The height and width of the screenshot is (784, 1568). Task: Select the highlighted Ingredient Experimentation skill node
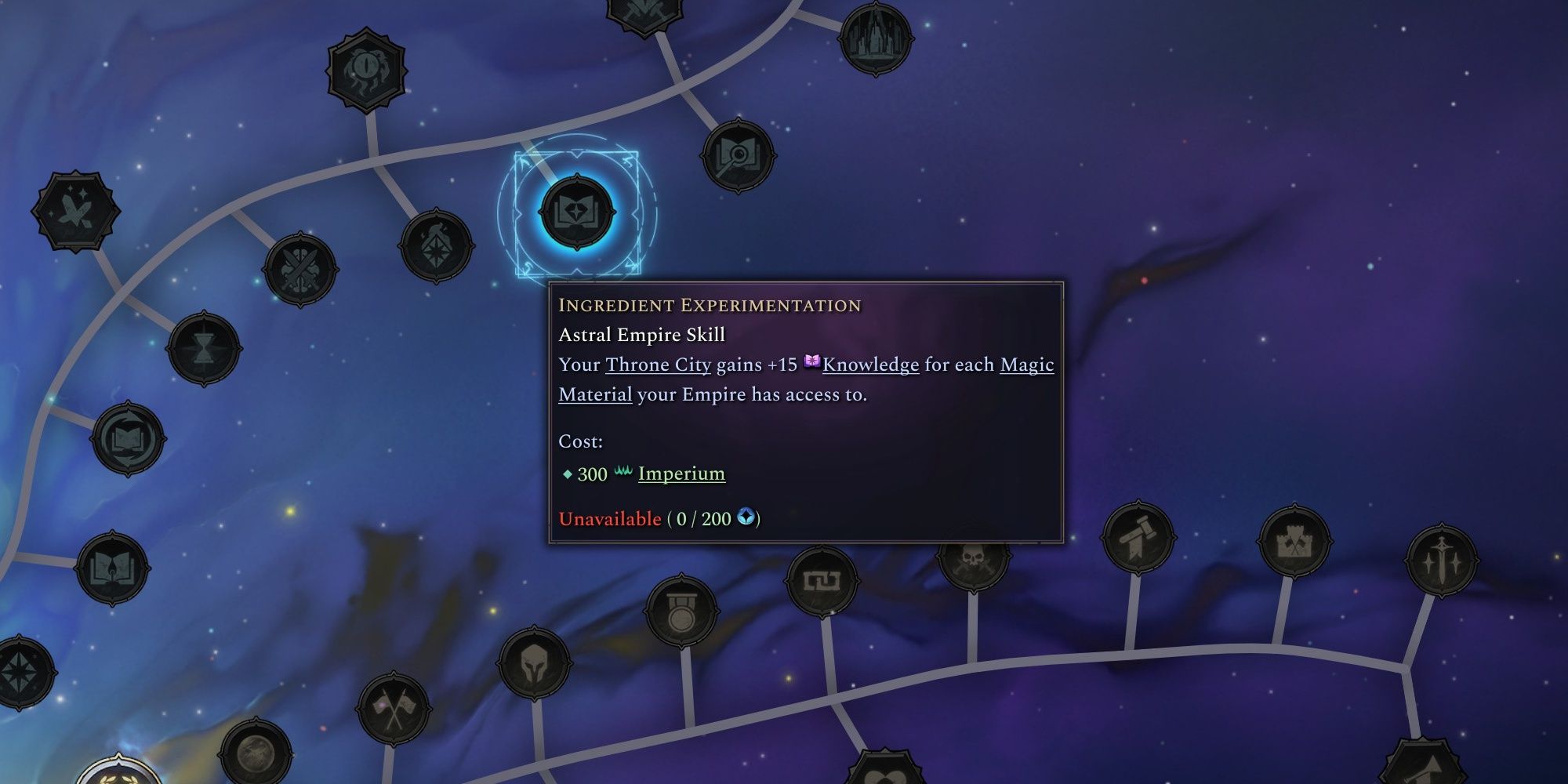click(578, 213)
